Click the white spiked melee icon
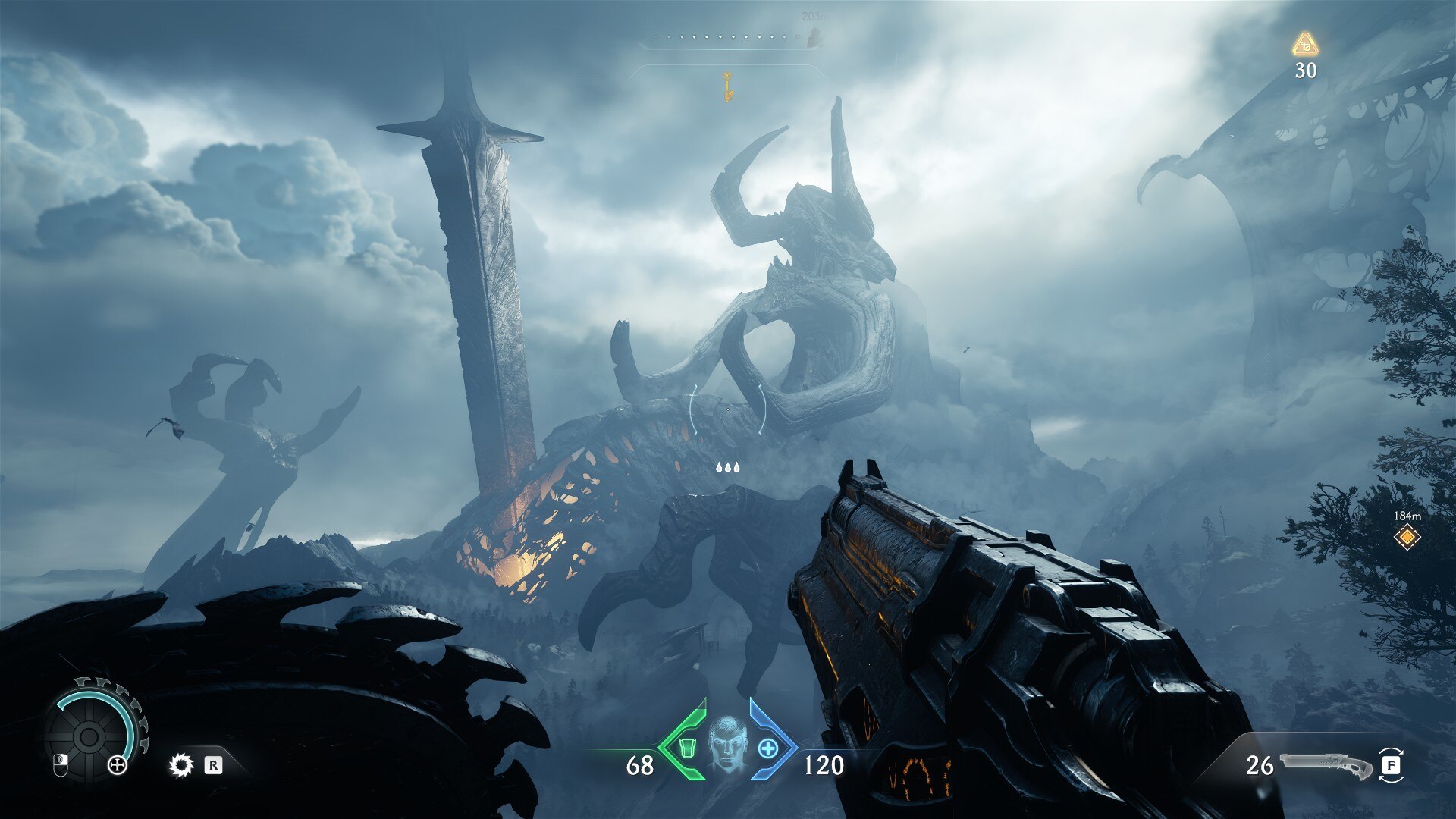 point(180,765)
